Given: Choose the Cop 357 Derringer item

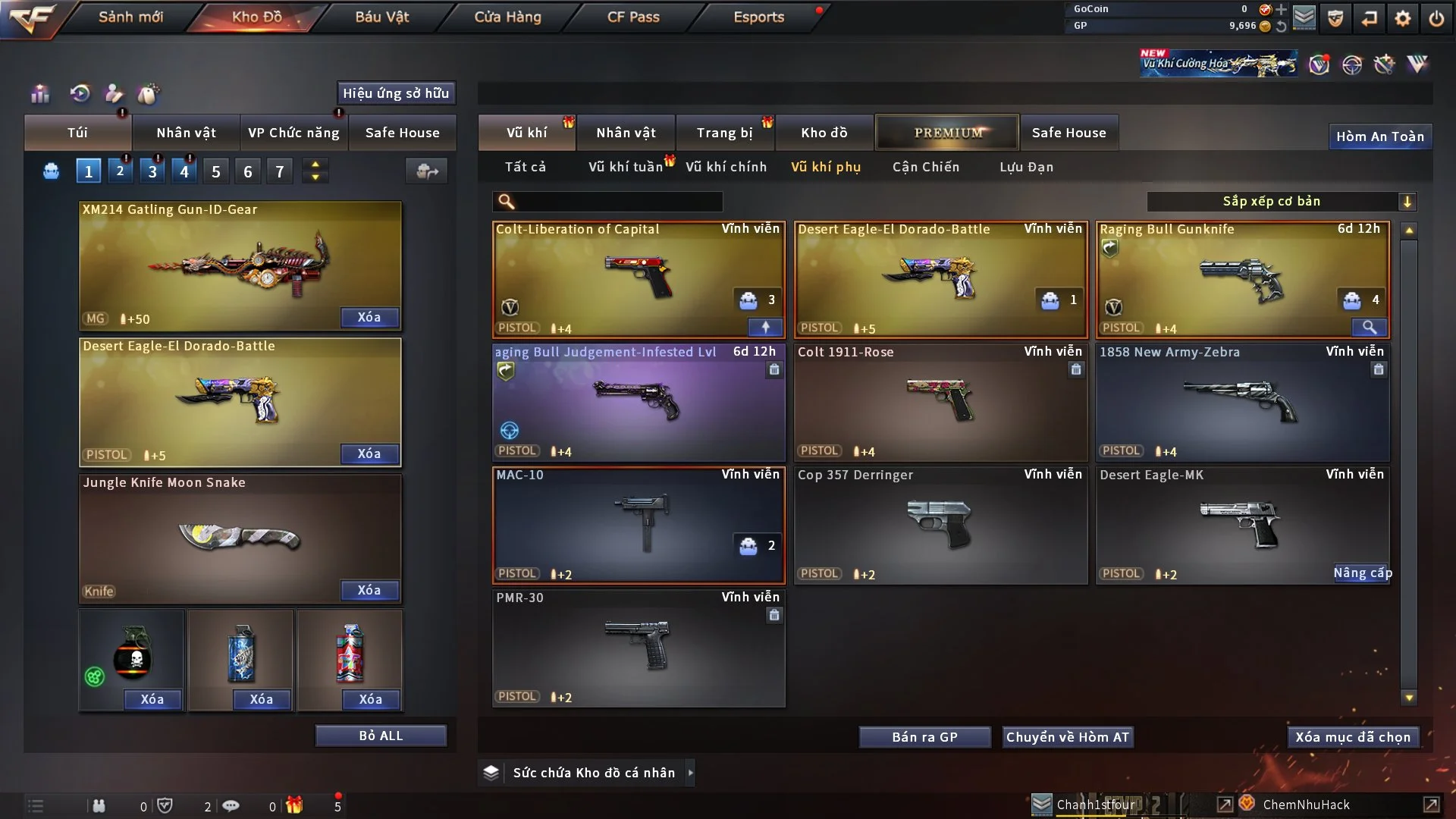Looking at the screenshot, I should (940, 525).
